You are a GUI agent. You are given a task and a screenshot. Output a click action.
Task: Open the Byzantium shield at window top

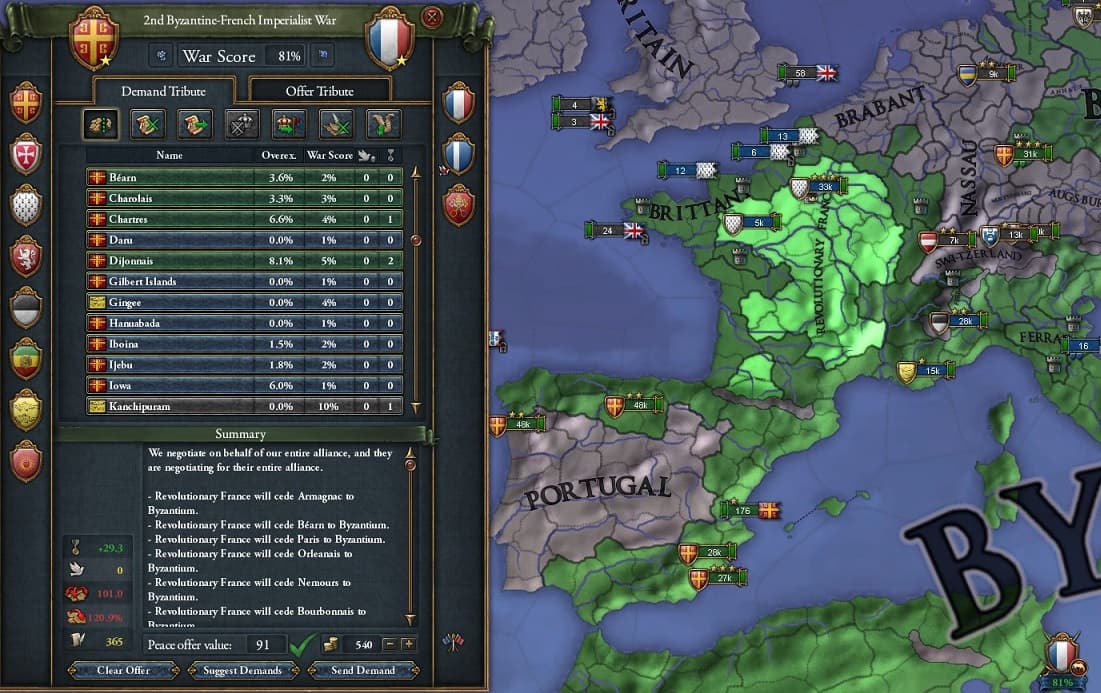pyautogui.click(x=94, y=37)
